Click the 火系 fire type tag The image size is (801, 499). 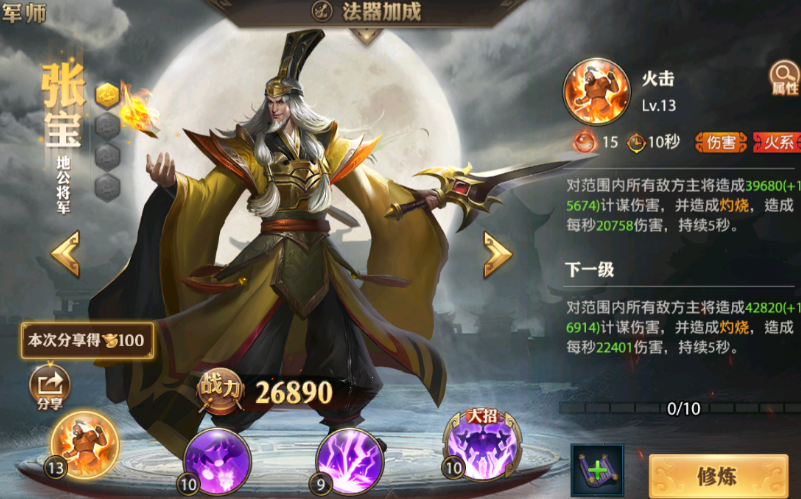tap(779, 142)
